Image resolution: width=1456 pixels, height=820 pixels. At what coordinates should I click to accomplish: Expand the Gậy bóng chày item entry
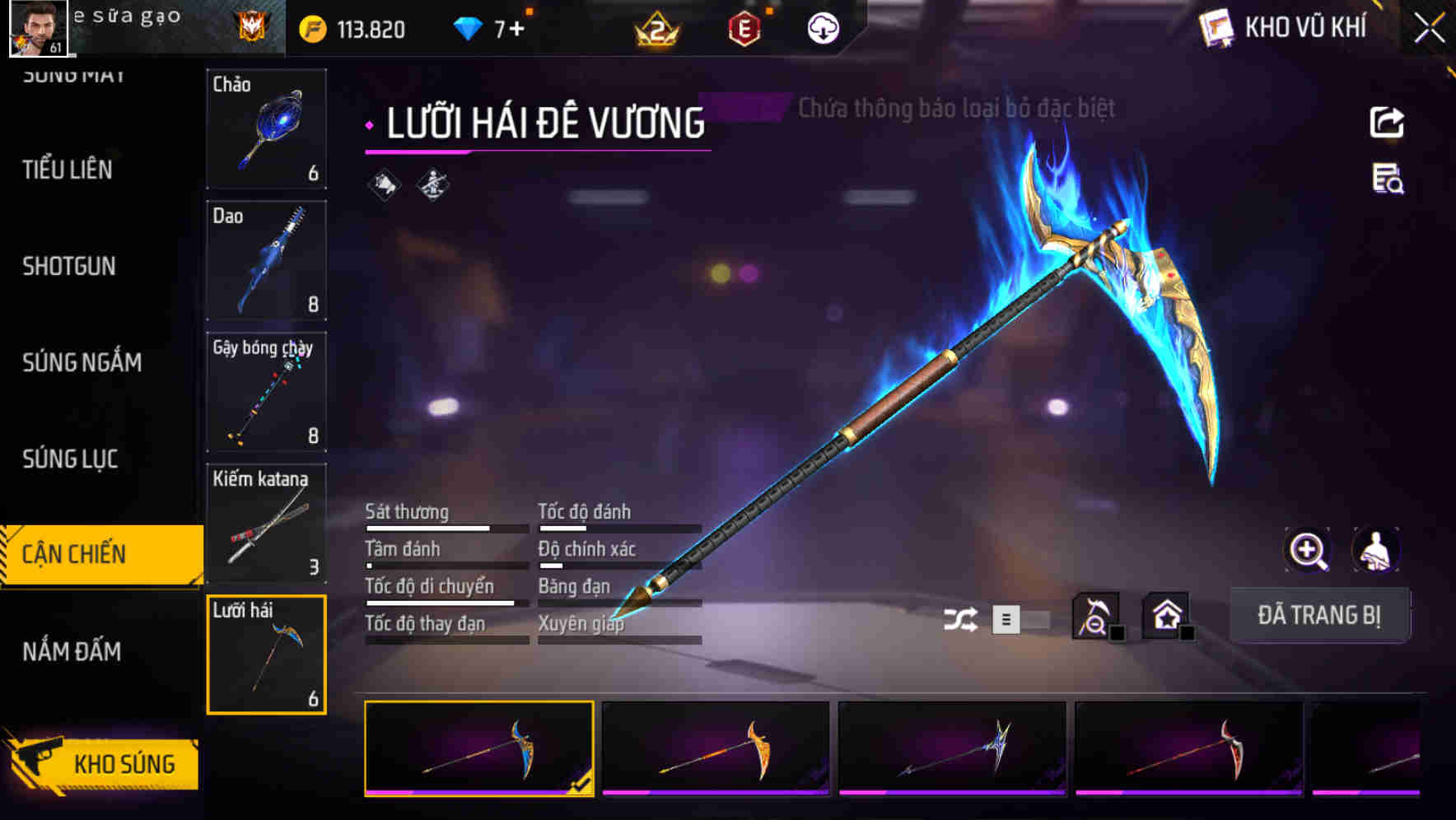[267, 393]
